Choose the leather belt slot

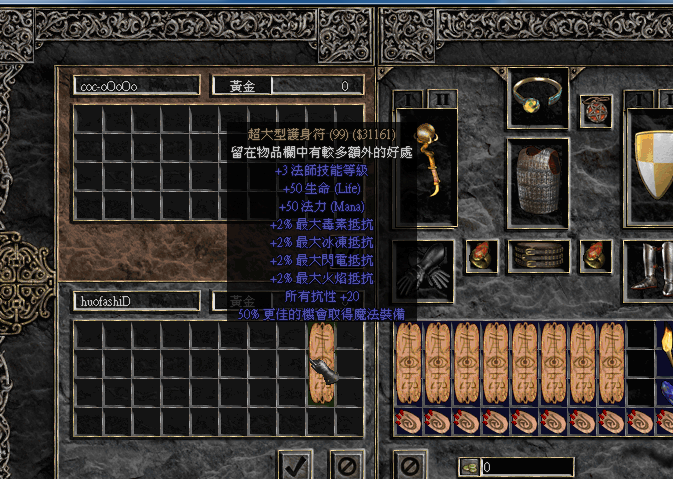(x=538, y=256)
